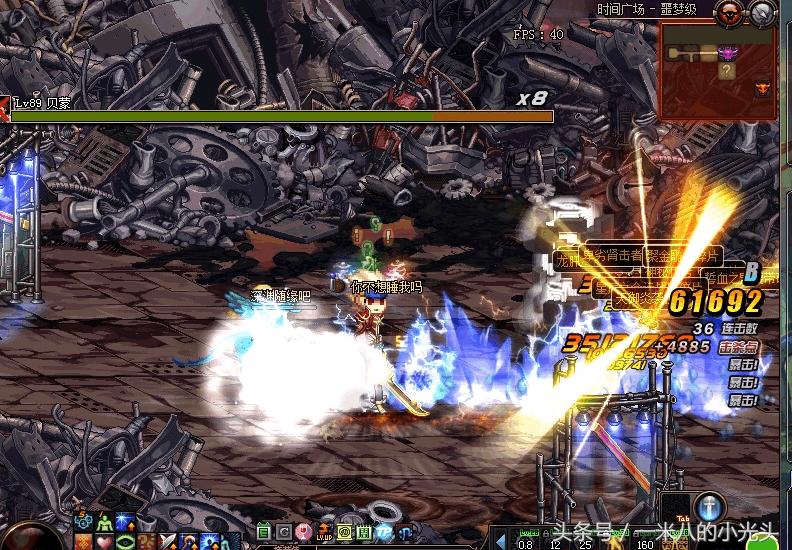Click the grey arrow round button above minimap
This screenshot has width=792, height=550.
[x=762, y=12]
